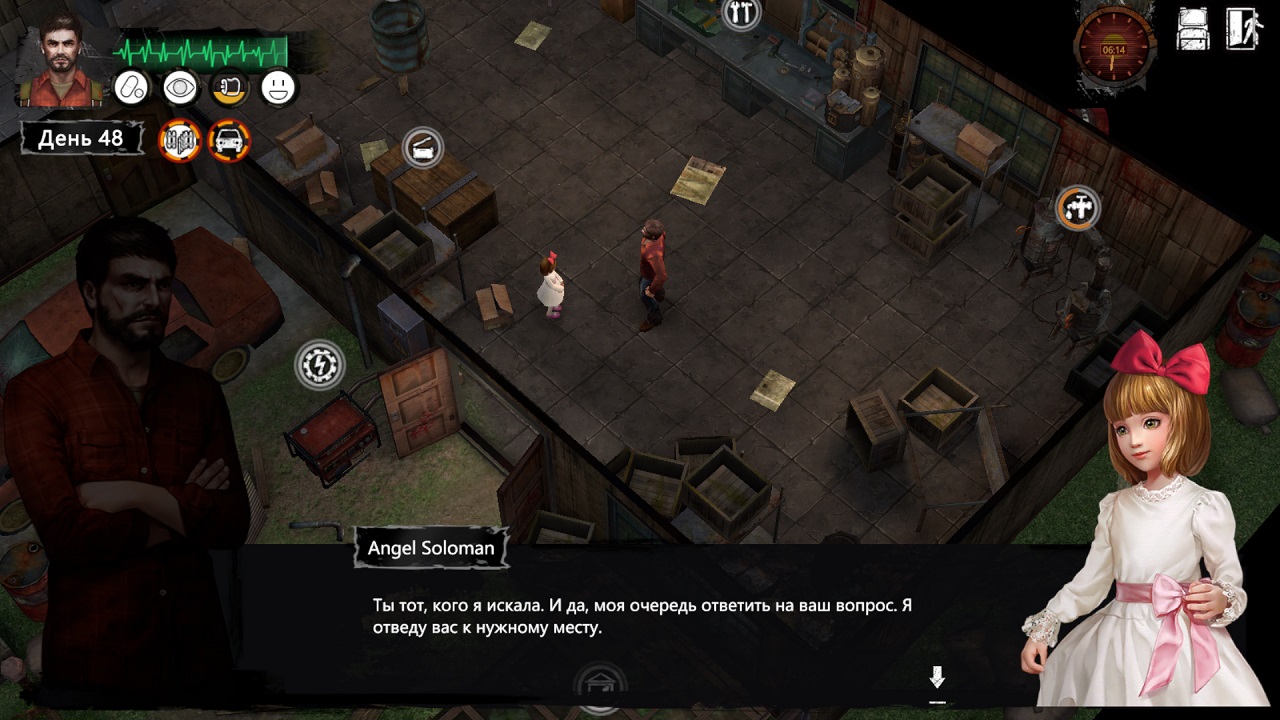Click the sunrise clock showing 06:14
This screenshot has height=720, width=1280.
click(1114, 45)
